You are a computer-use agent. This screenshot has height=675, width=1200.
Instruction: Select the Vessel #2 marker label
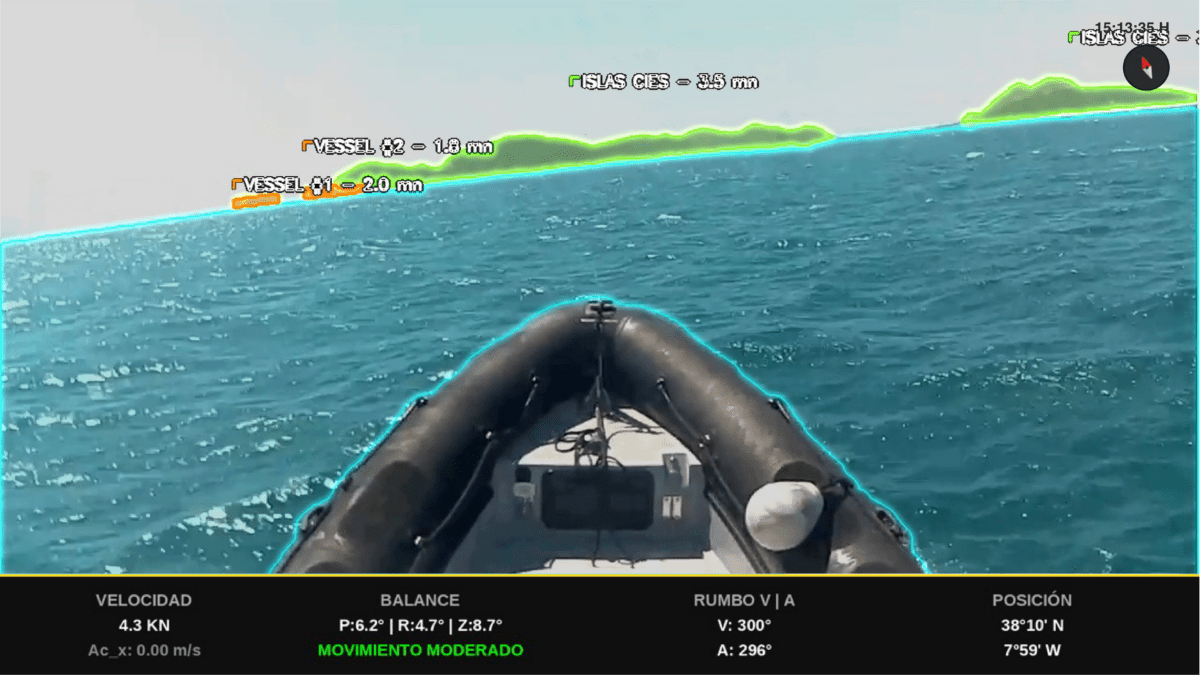[x=399, y=146]
